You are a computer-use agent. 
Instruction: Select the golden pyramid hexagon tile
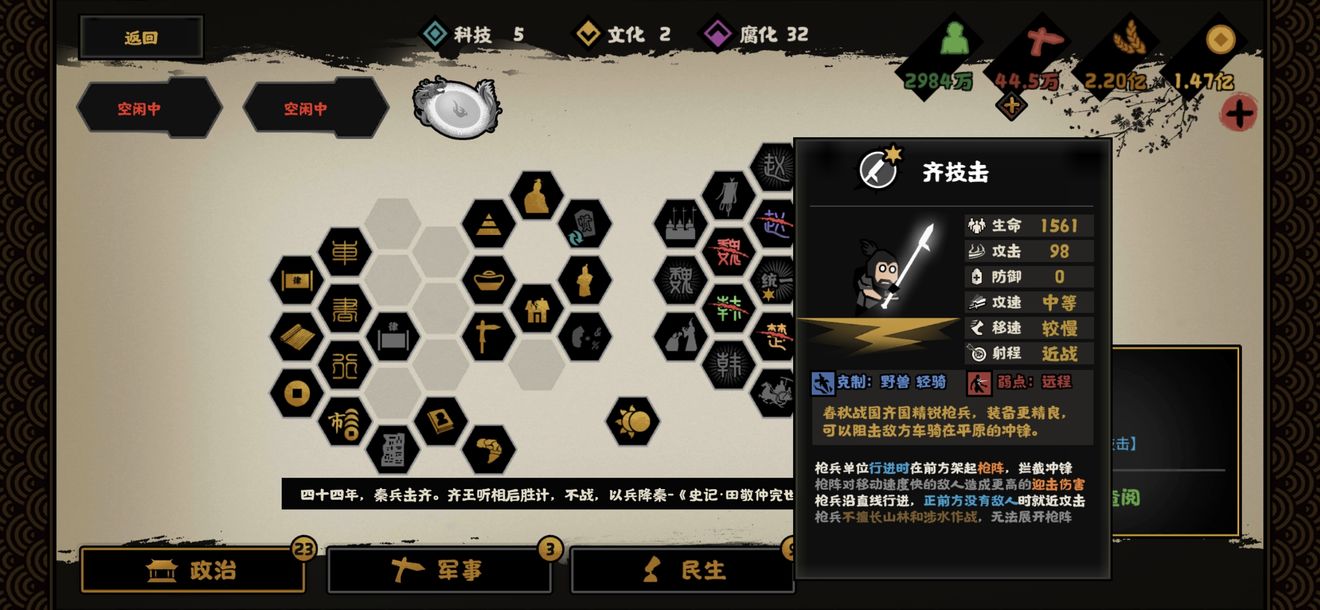click(489, 224)
